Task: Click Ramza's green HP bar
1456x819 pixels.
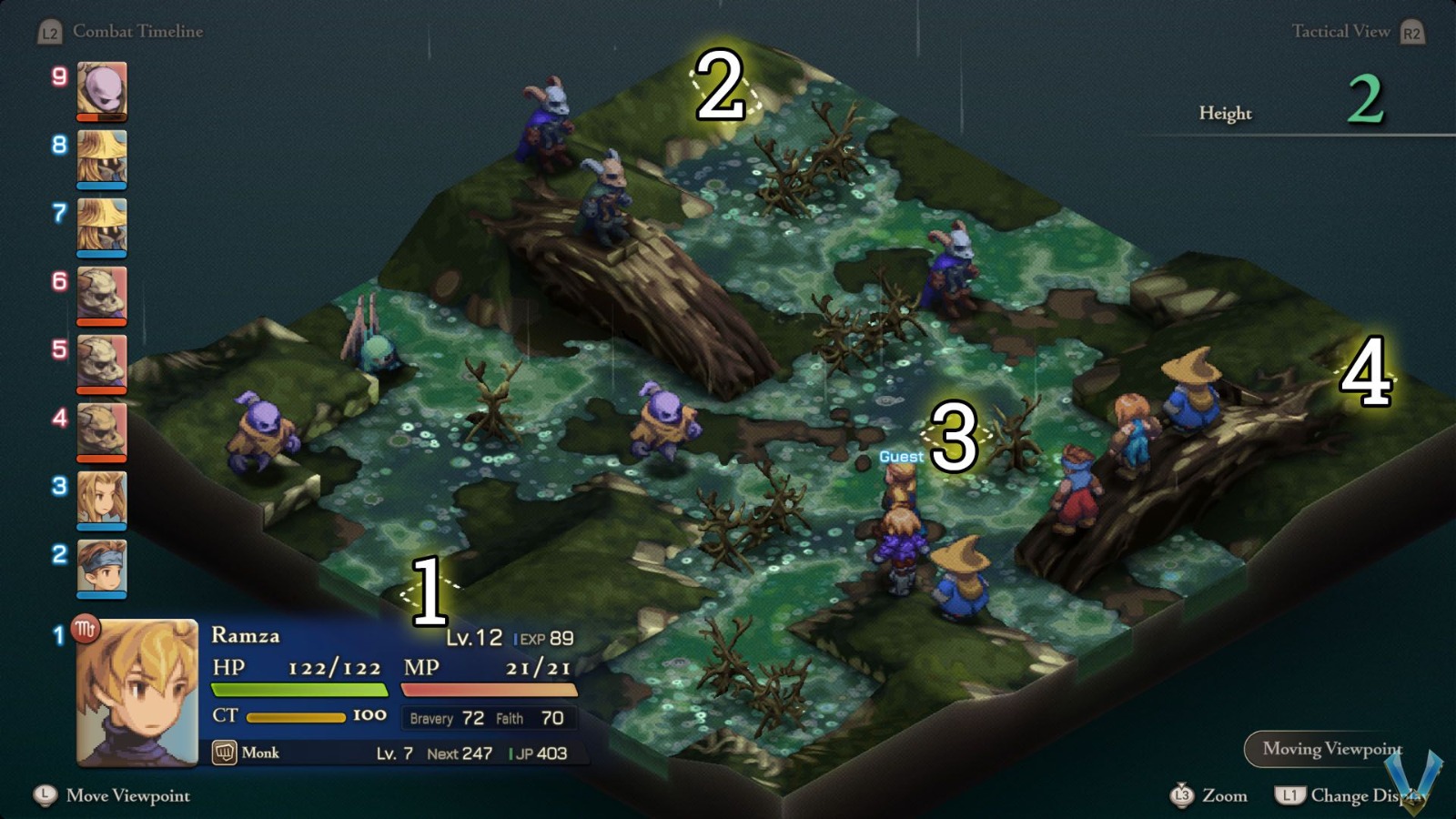Action: tap(300, 689)
